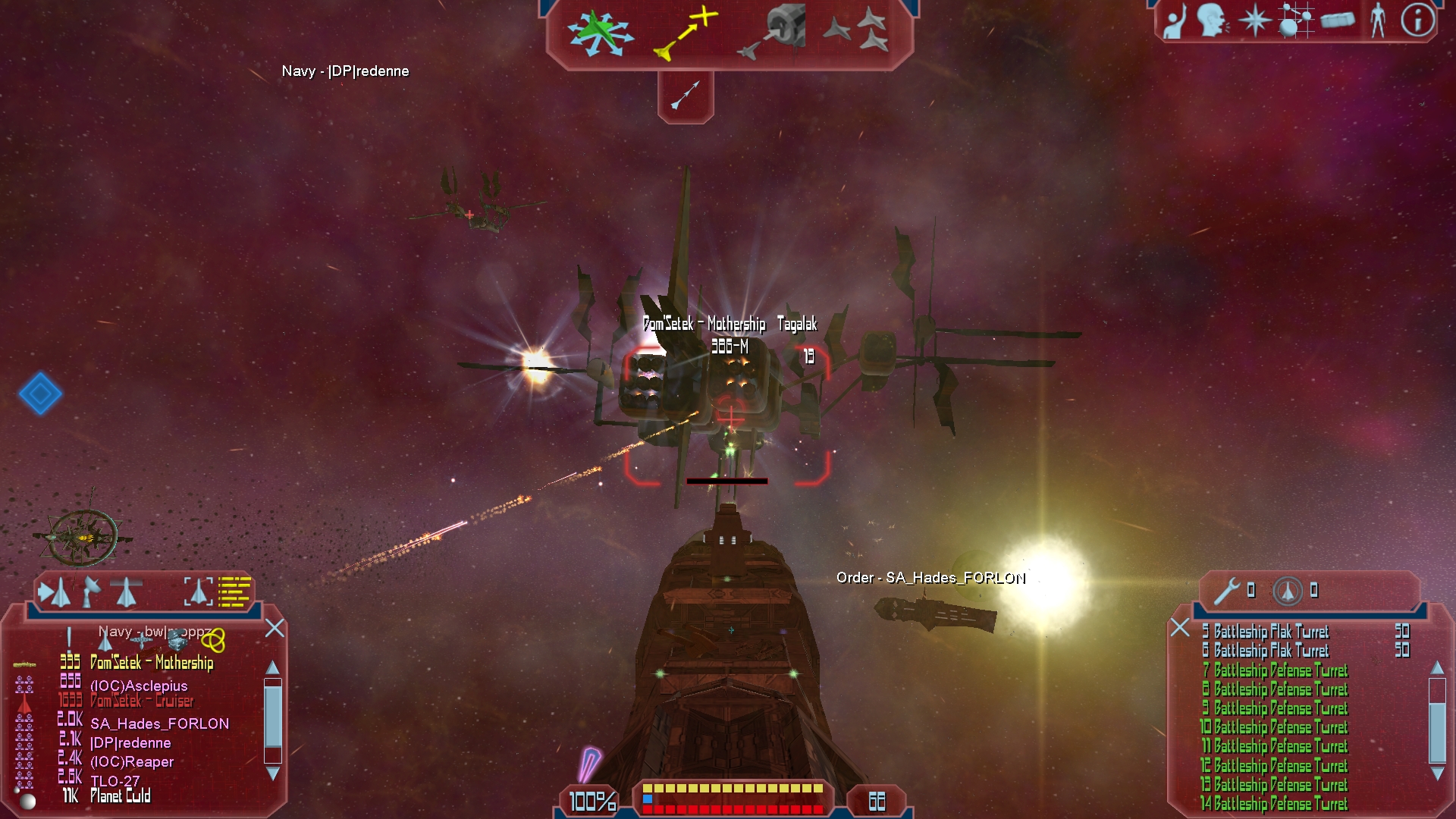Activate the yellow ship-to-cross command icon

[x=686, y=33]
